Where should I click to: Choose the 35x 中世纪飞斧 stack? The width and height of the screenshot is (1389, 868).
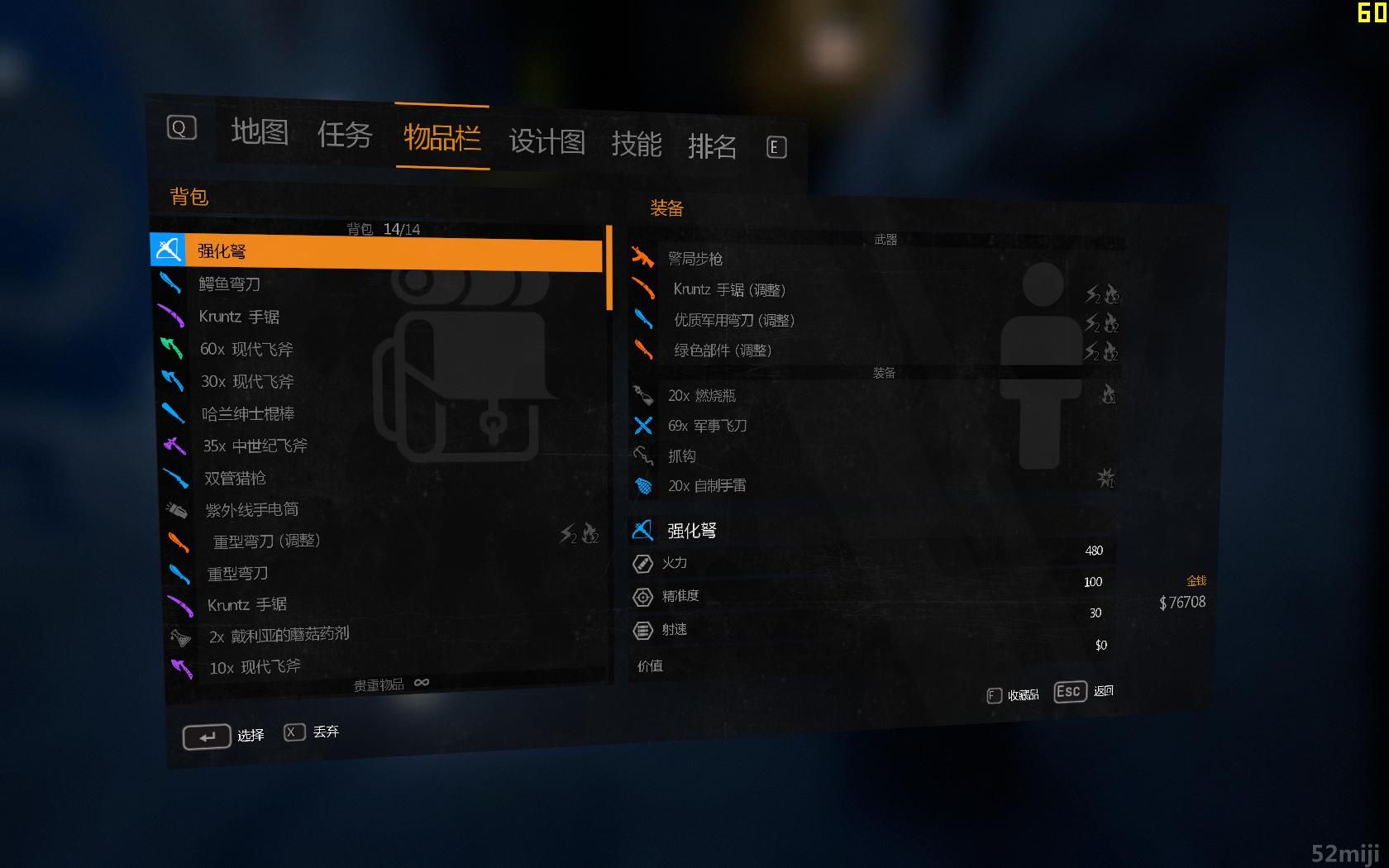pos(255,446)
